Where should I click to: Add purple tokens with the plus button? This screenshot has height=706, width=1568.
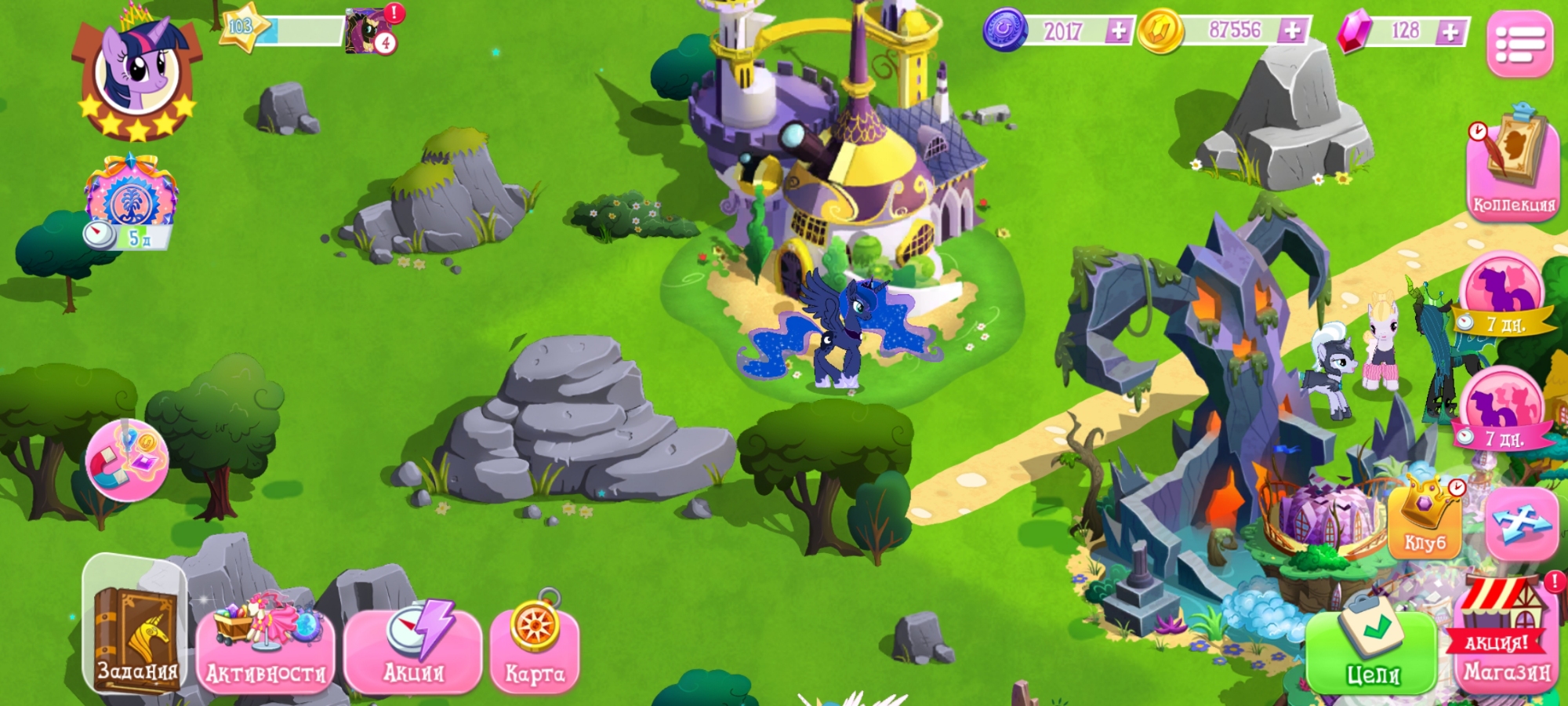click(x=1119, y=31)
